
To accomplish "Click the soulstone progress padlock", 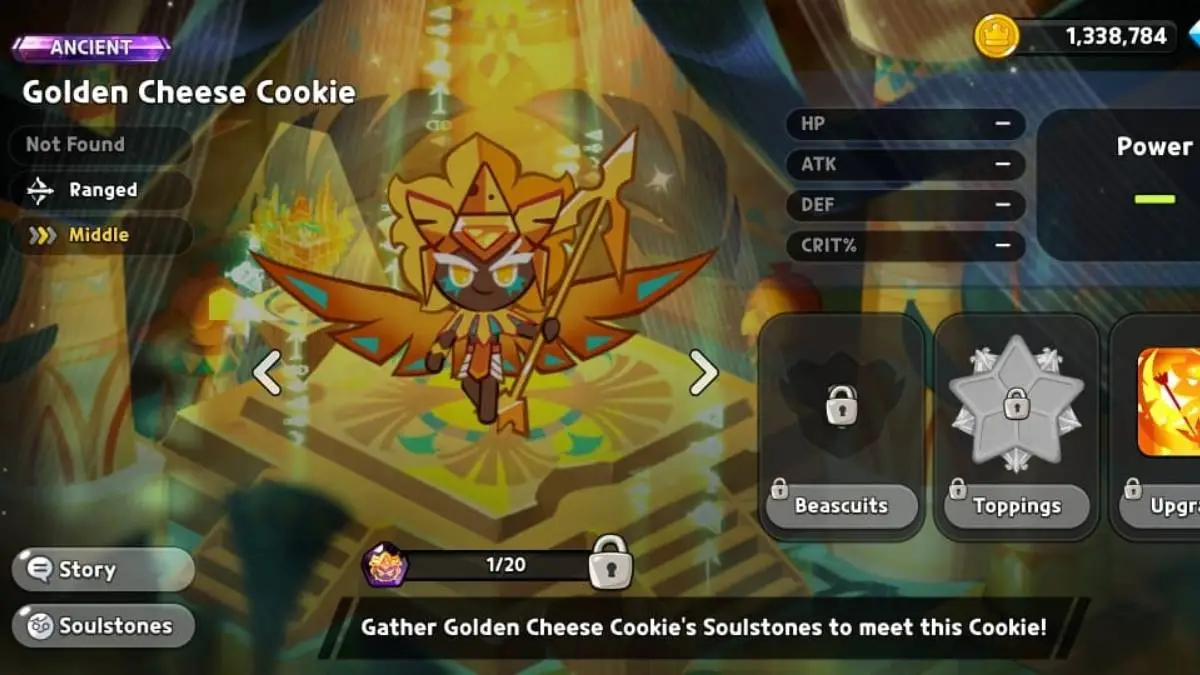I will point(610,562).
